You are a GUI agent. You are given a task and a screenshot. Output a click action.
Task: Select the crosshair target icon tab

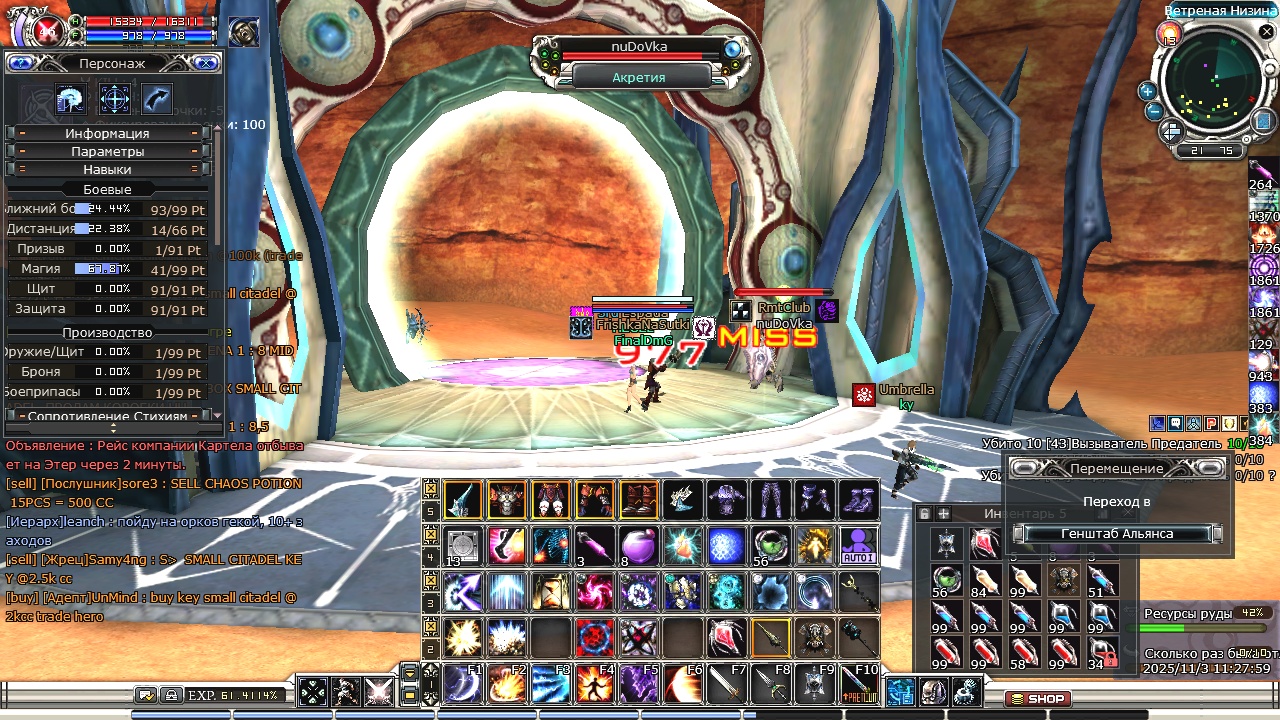pos(115,99)
